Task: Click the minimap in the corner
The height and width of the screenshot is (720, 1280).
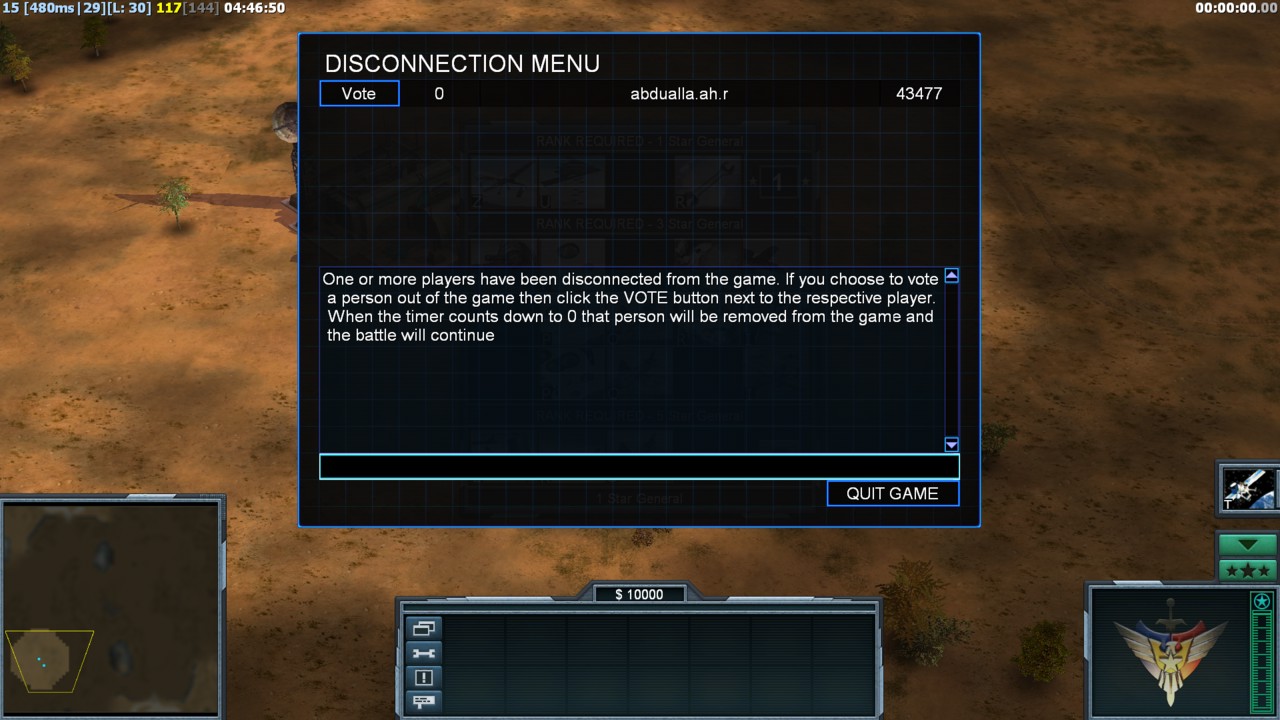Action: 111,609
